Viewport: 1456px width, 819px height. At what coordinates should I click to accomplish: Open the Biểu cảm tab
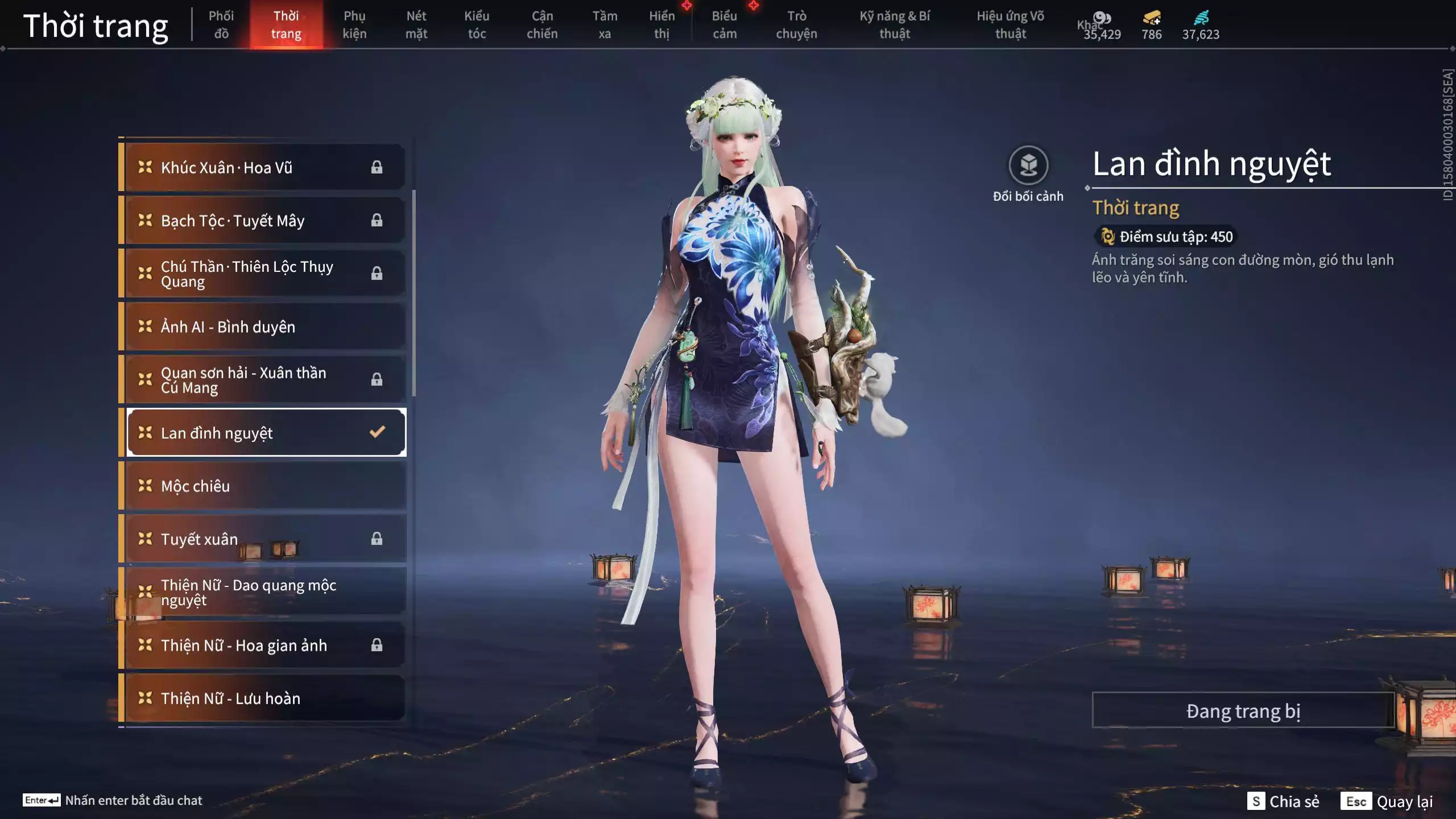pos(724,25)
